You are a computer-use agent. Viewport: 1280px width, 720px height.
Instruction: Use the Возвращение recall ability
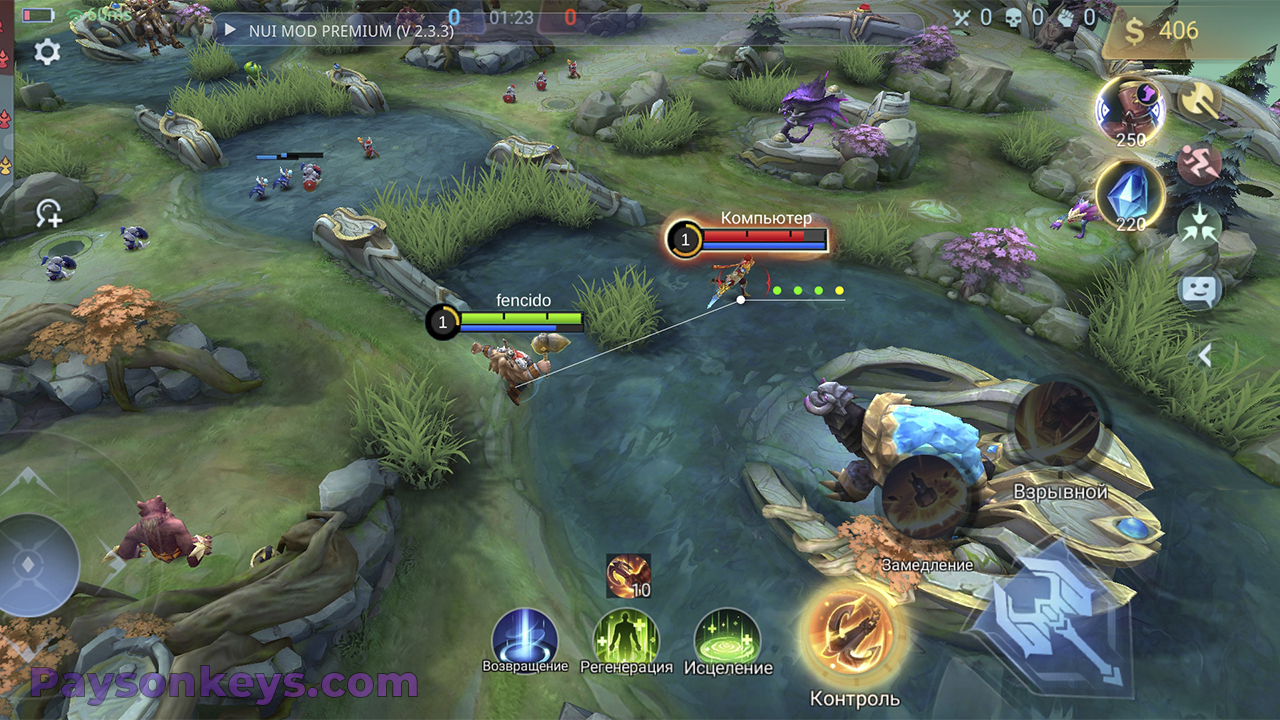click(525, 636)
